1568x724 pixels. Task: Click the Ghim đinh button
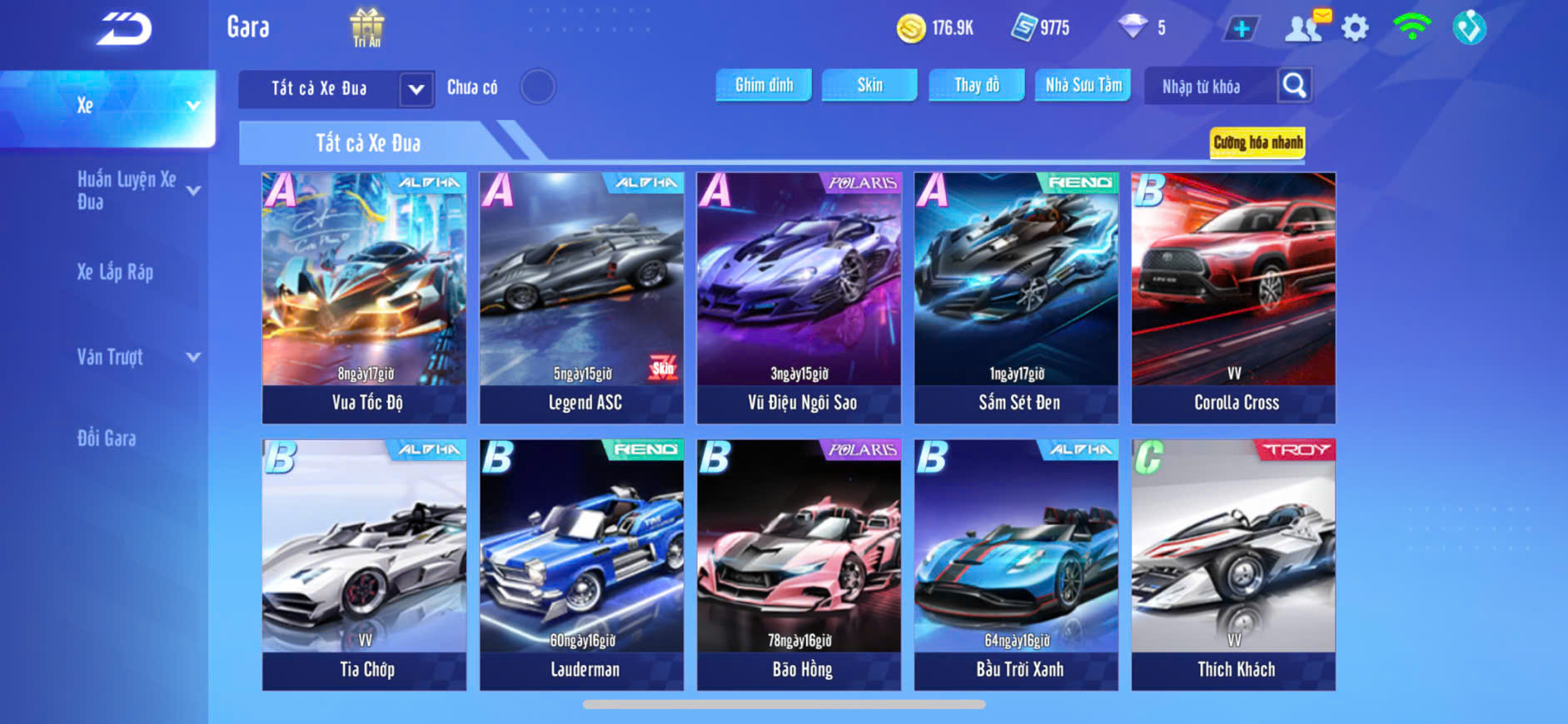coord(764,85)
